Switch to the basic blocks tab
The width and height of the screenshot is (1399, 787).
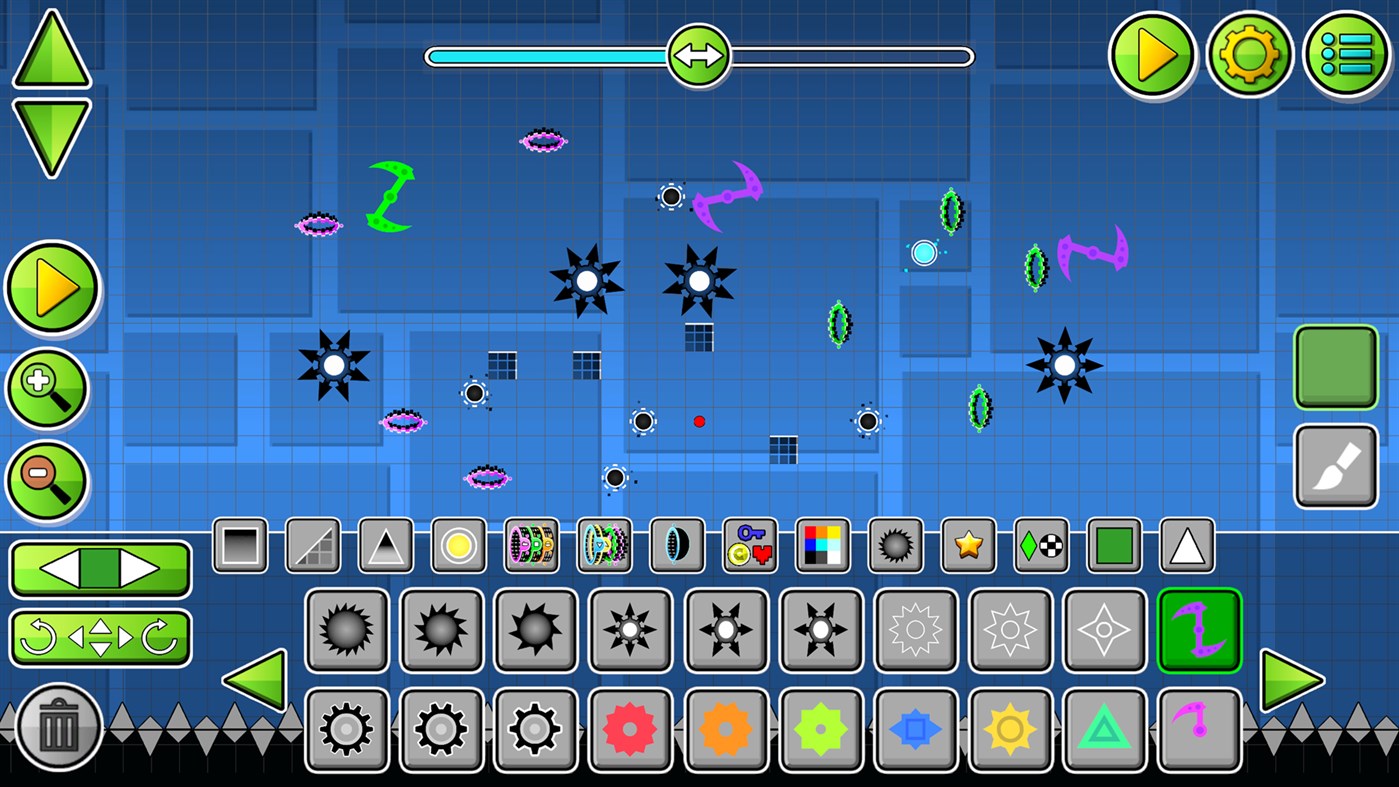(239, 545)
